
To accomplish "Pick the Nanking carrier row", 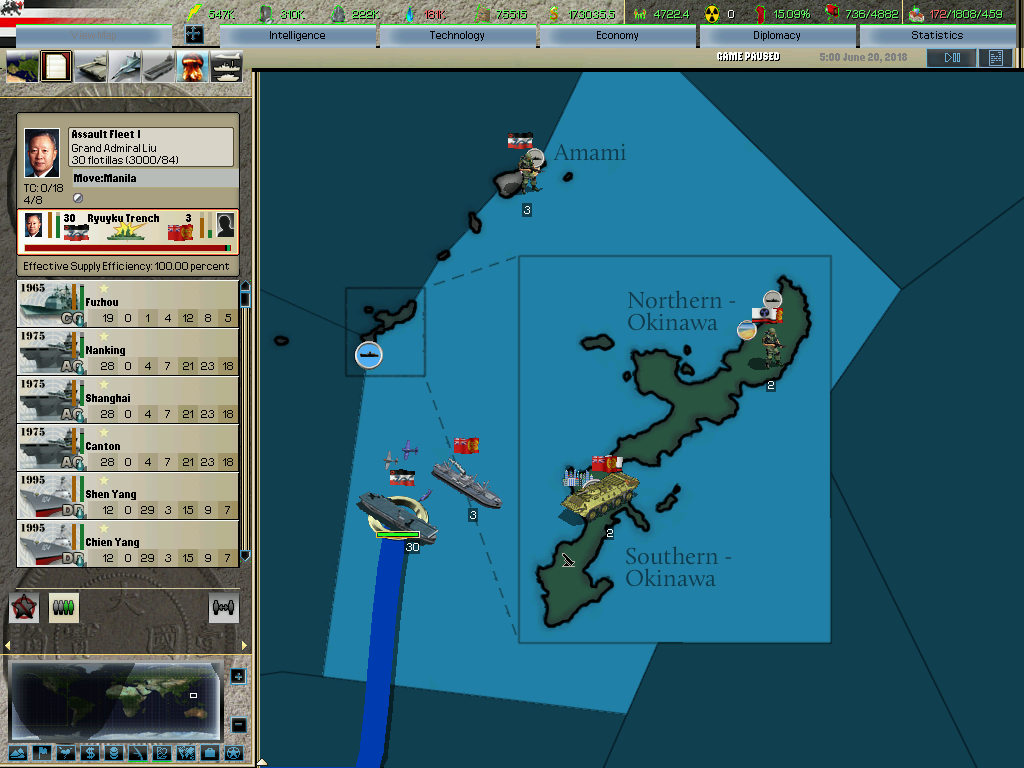I will coord(128,352).
